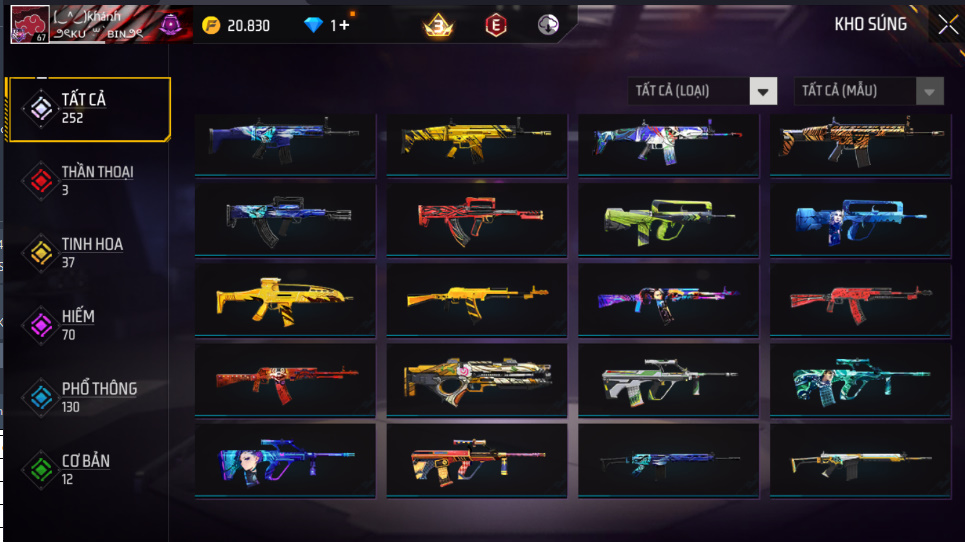965x542 pixels.
Task: Close the Kho Súng weapon vault
Action: point(947,25)
